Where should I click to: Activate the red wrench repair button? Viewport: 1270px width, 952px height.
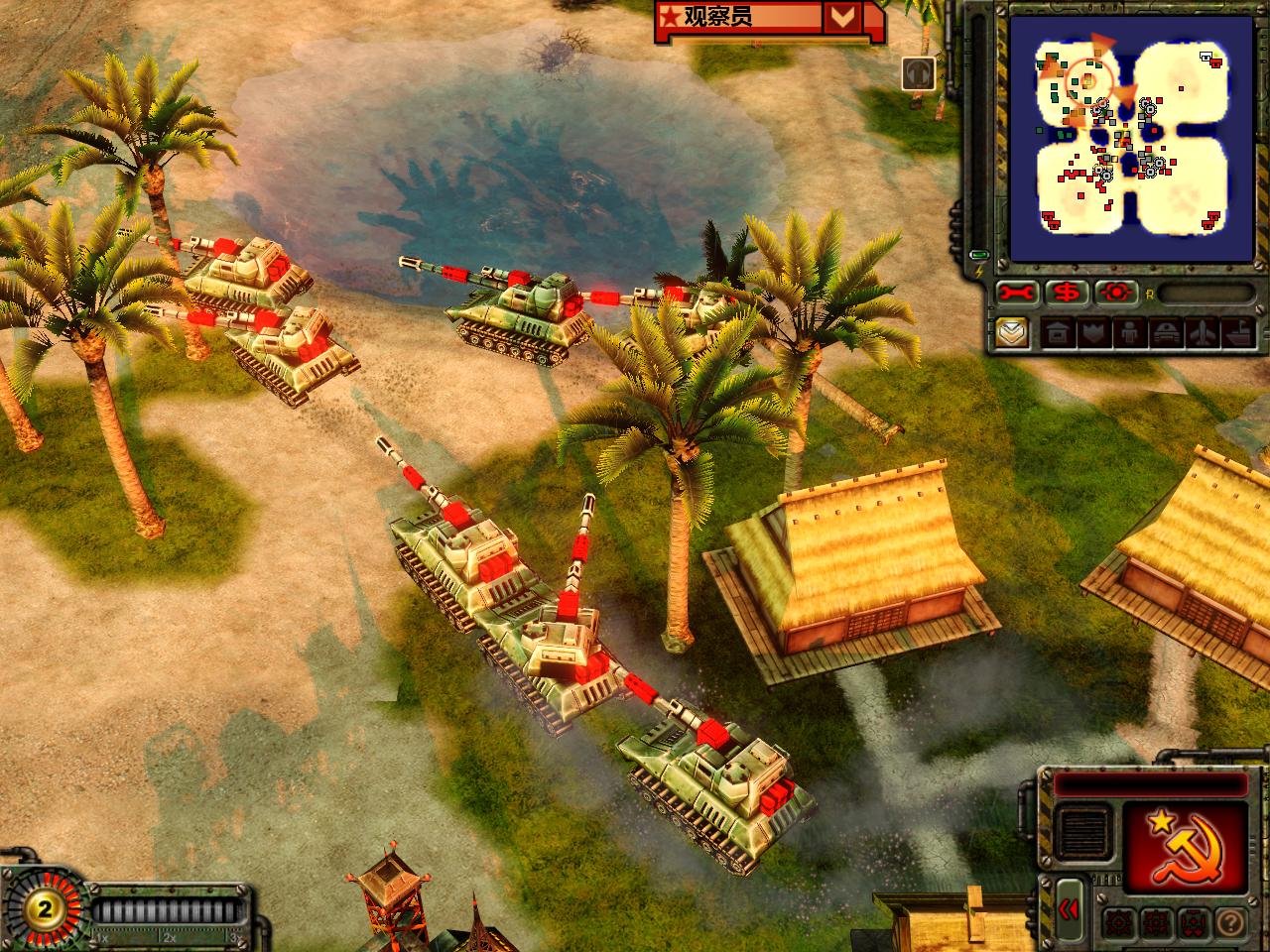pos(1018,294)
